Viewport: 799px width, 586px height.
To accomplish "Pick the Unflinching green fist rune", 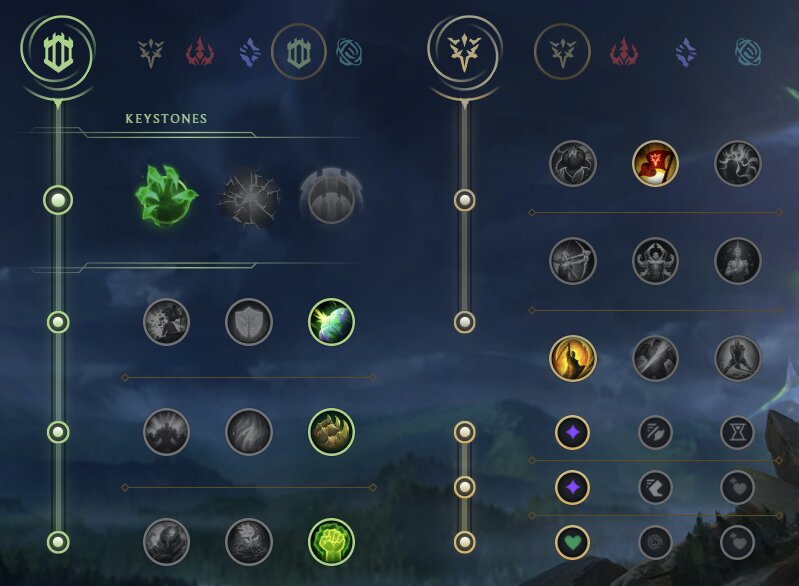I will coord(332,542).
